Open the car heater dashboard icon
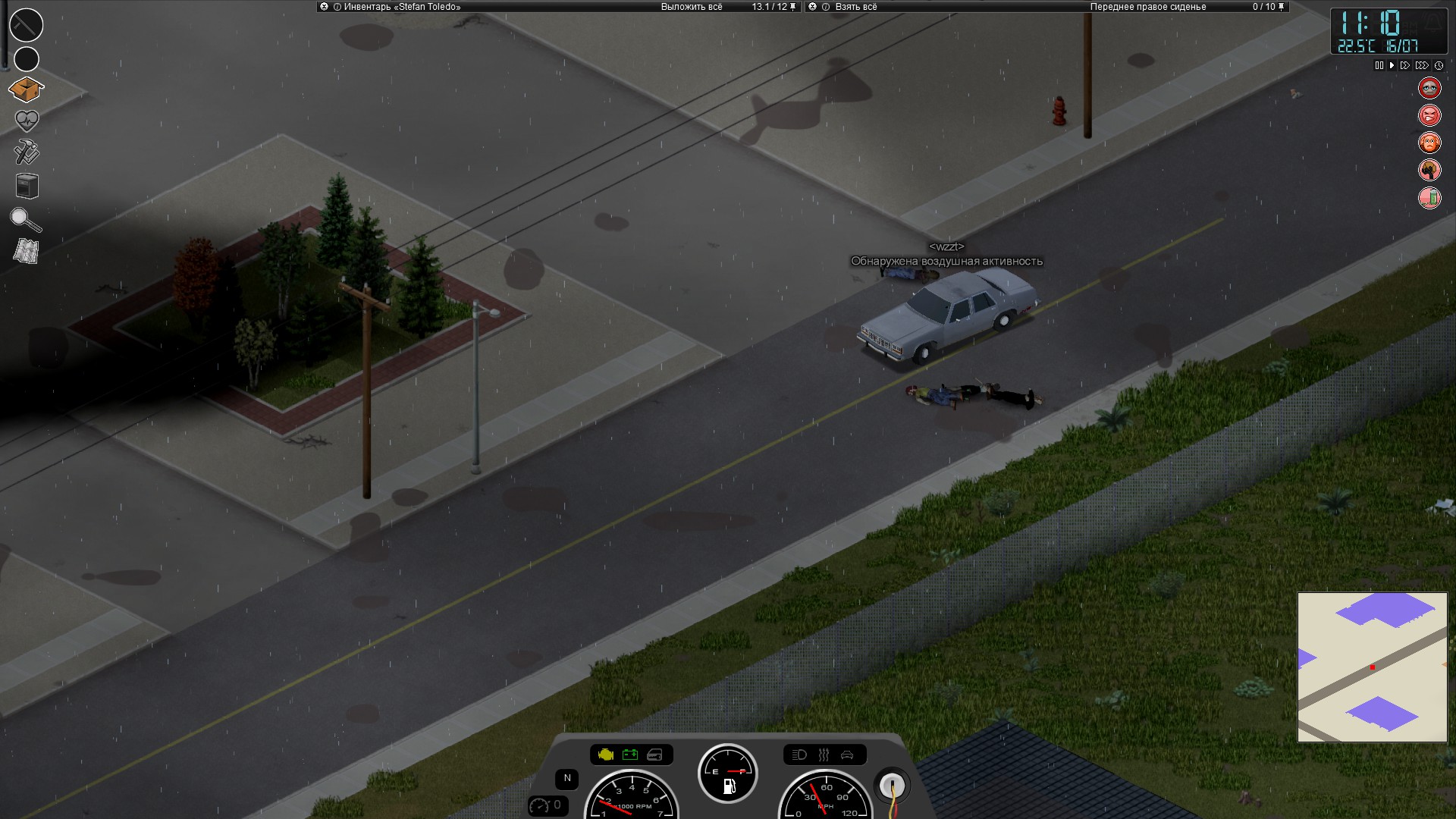This screenshot has height=819, width=1456. (824, 755)
